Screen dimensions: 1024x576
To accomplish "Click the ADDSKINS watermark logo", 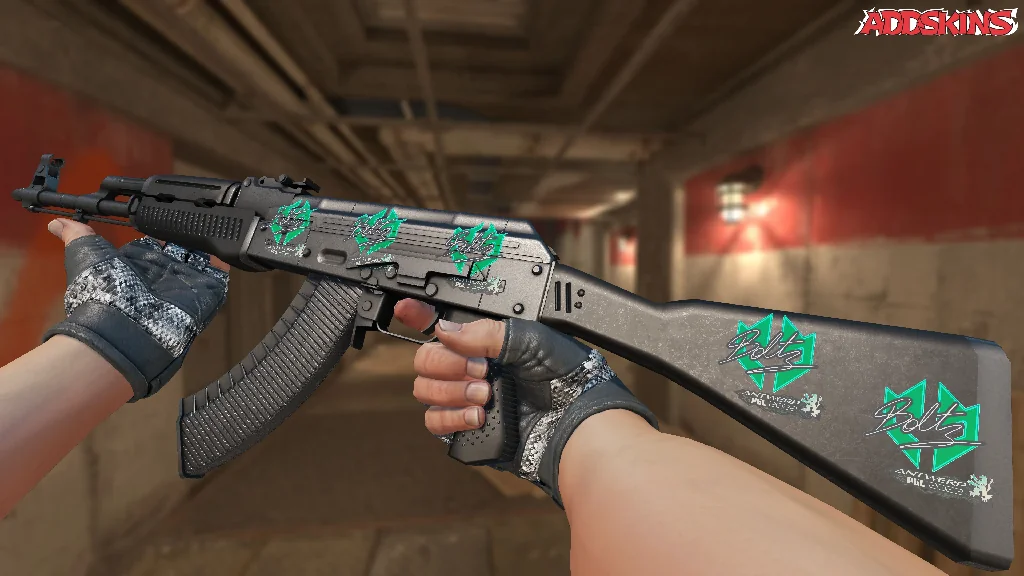I will [938, 23].
